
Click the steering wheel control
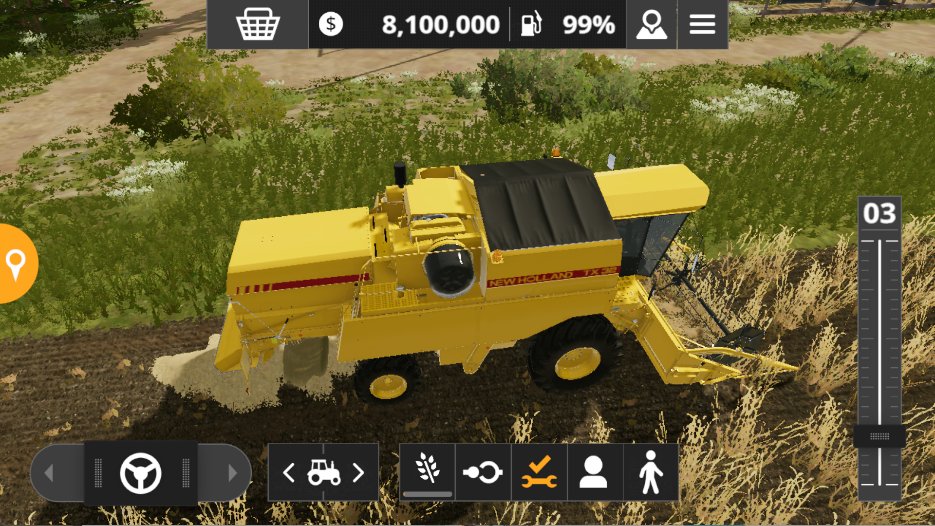coord(141,473)
